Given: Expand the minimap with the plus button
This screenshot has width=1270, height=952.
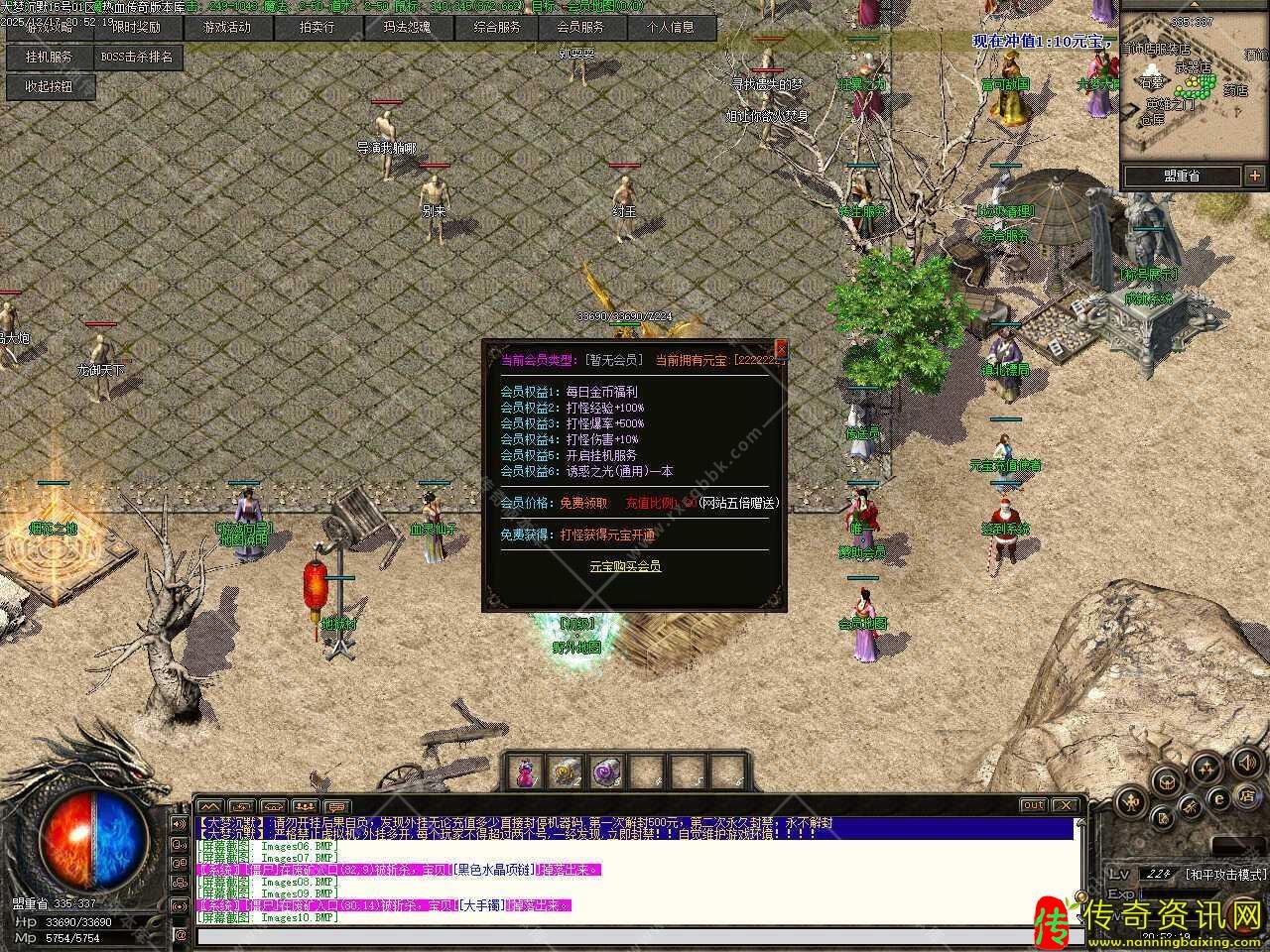Looking at the screenshot, I should click(1254, 176).
